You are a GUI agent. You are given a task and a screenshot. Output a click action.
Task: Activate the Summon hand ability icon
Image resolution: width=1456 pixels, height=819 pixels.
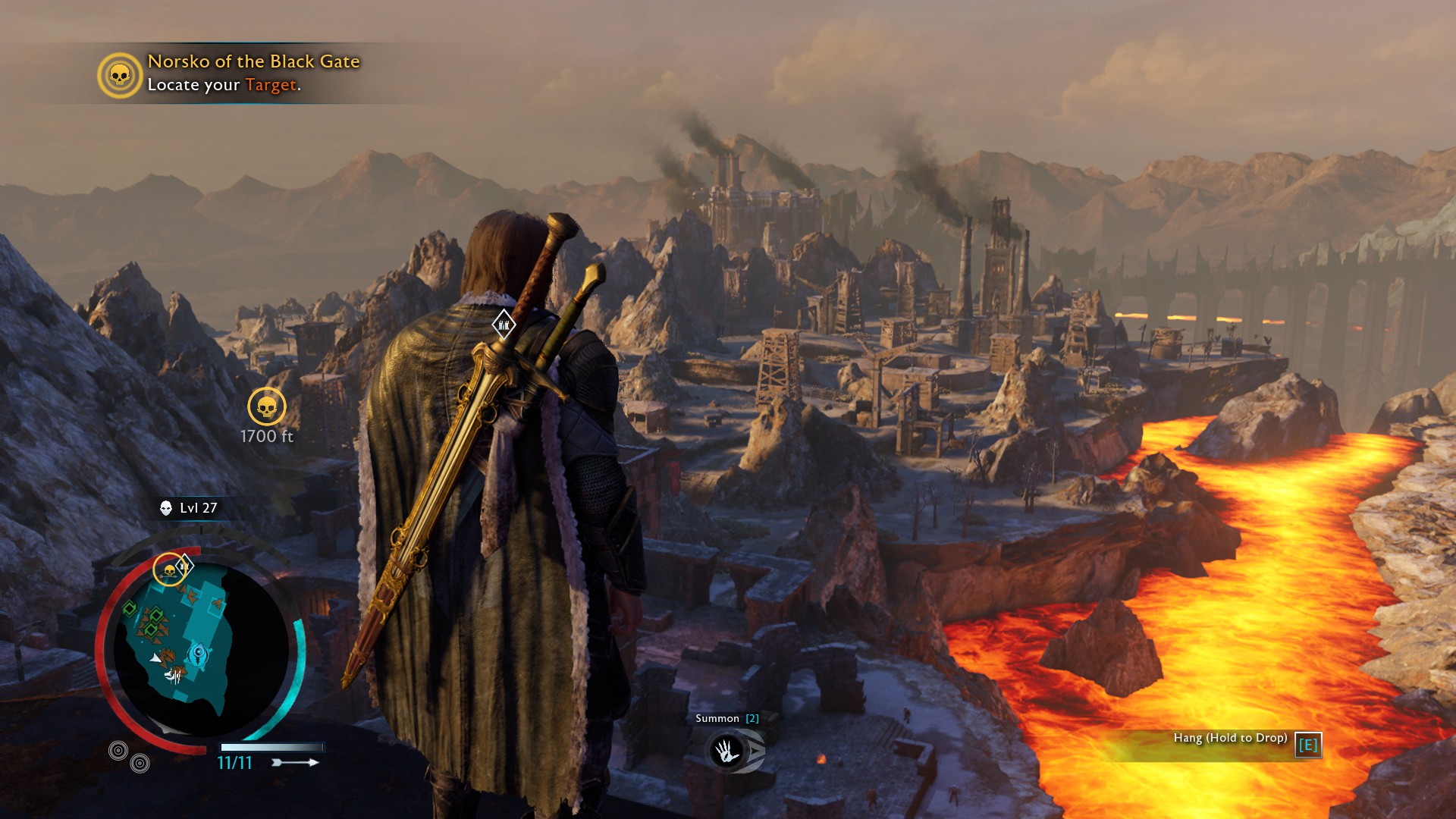click(x=726, y=751)
